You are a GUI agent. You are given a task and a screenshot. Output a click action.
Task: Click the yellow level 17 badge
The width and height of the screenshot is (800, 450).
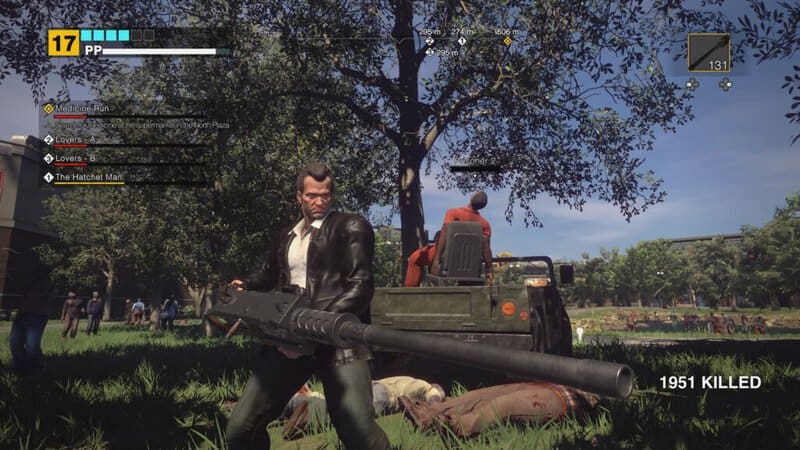tap(63, 42)
